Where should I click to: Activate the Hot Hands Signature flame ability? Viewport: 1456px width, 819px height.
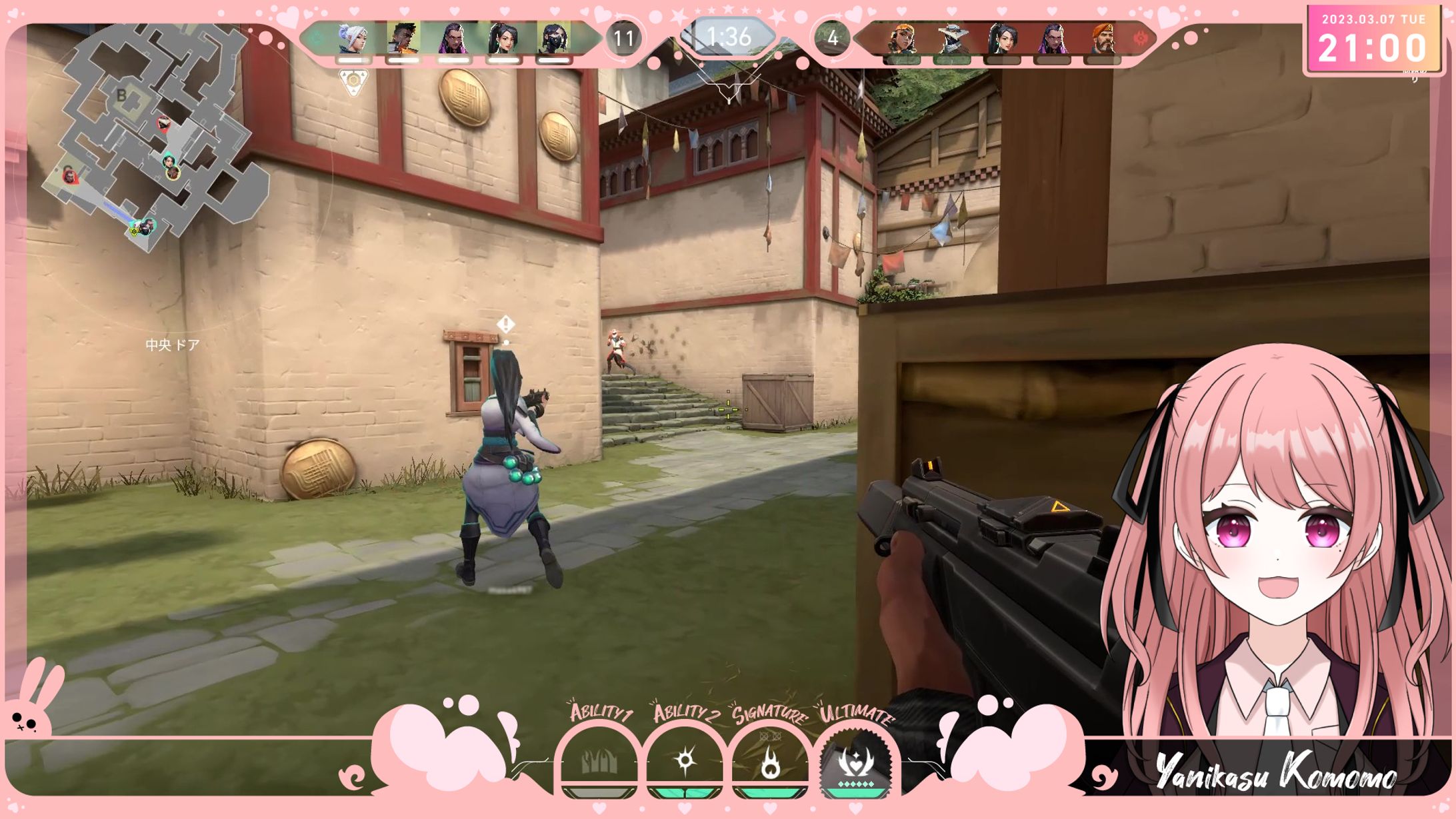tap(770, 762)
